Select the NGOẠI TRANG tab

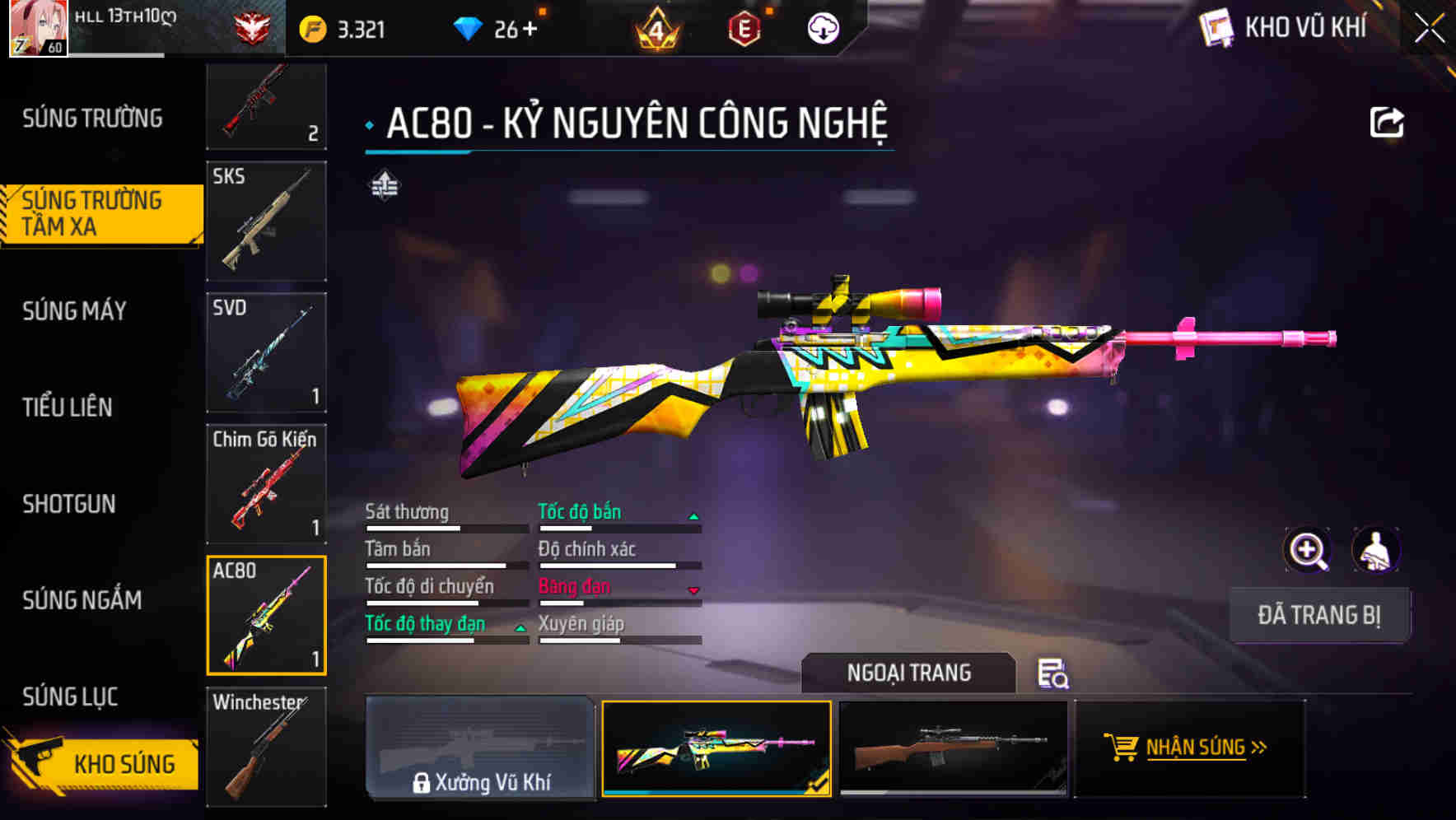coord(909,673)
